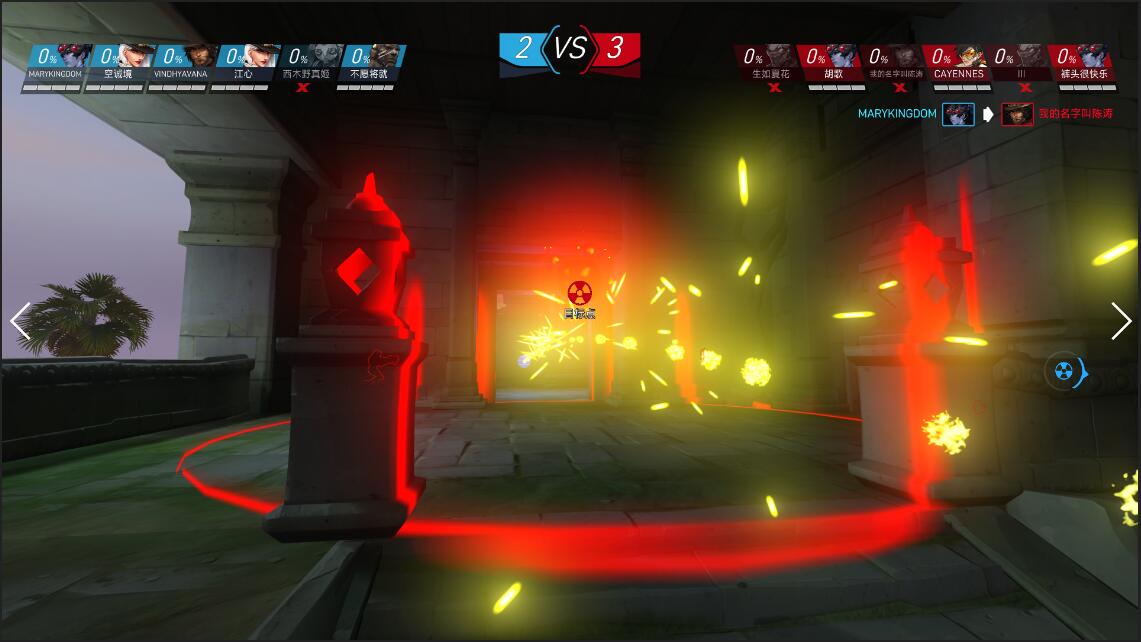The image size is (1141, 642).
Task: Choose red team player CAYENNES's card
Action: (x=959, y=62)
